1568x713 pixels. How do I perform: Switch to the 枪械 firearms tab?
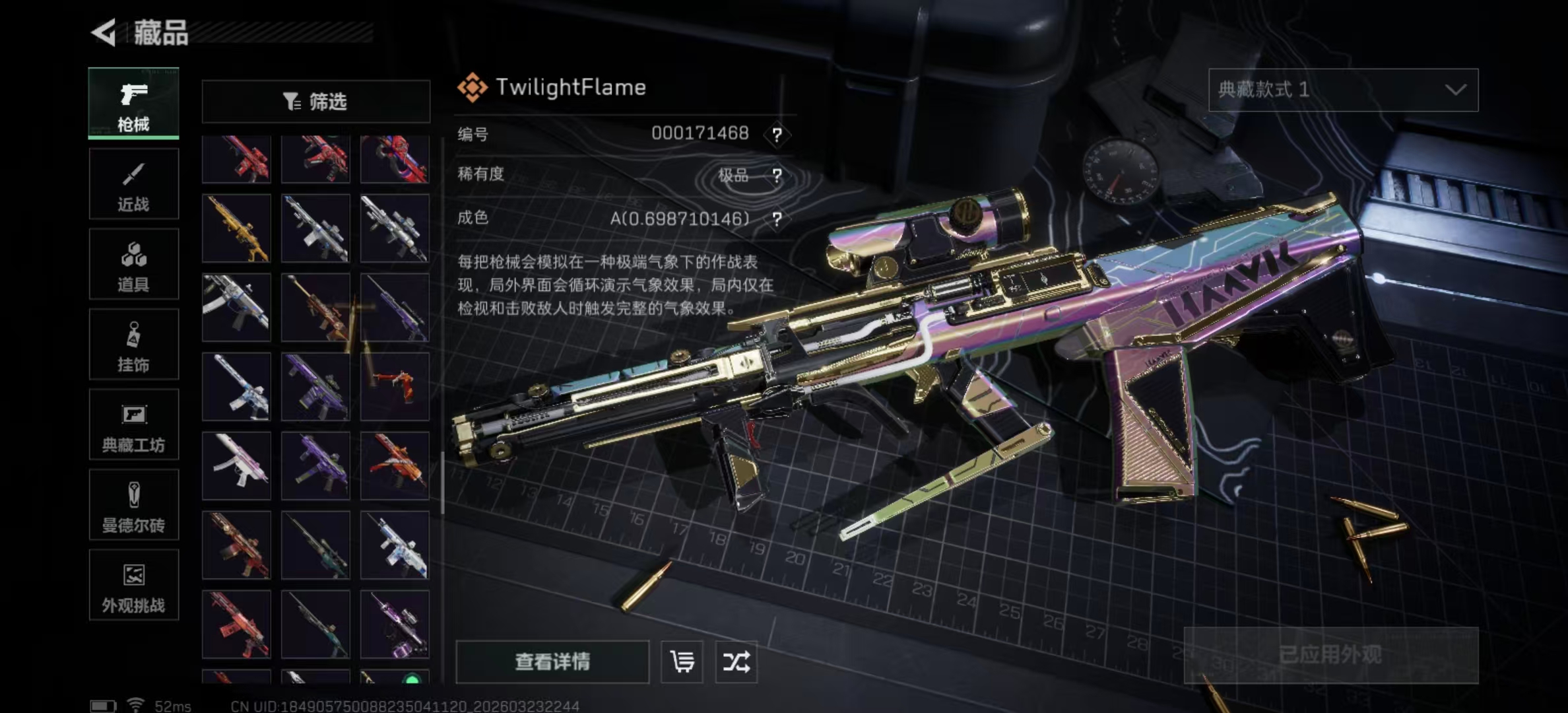tap(133, 104)
